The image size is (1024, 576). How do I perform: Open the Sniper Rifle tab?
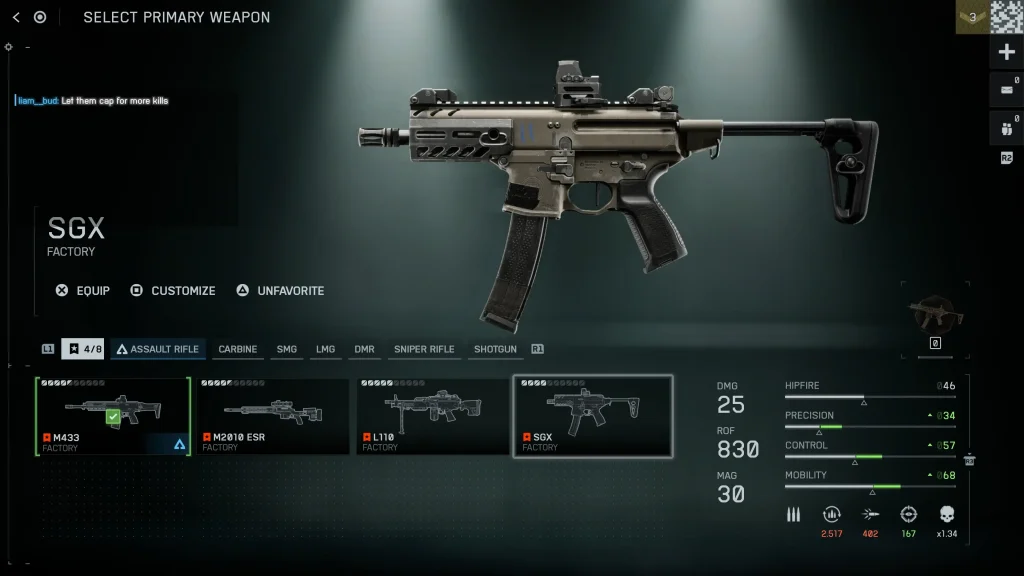pyautogui.click(x=424, y=349)
